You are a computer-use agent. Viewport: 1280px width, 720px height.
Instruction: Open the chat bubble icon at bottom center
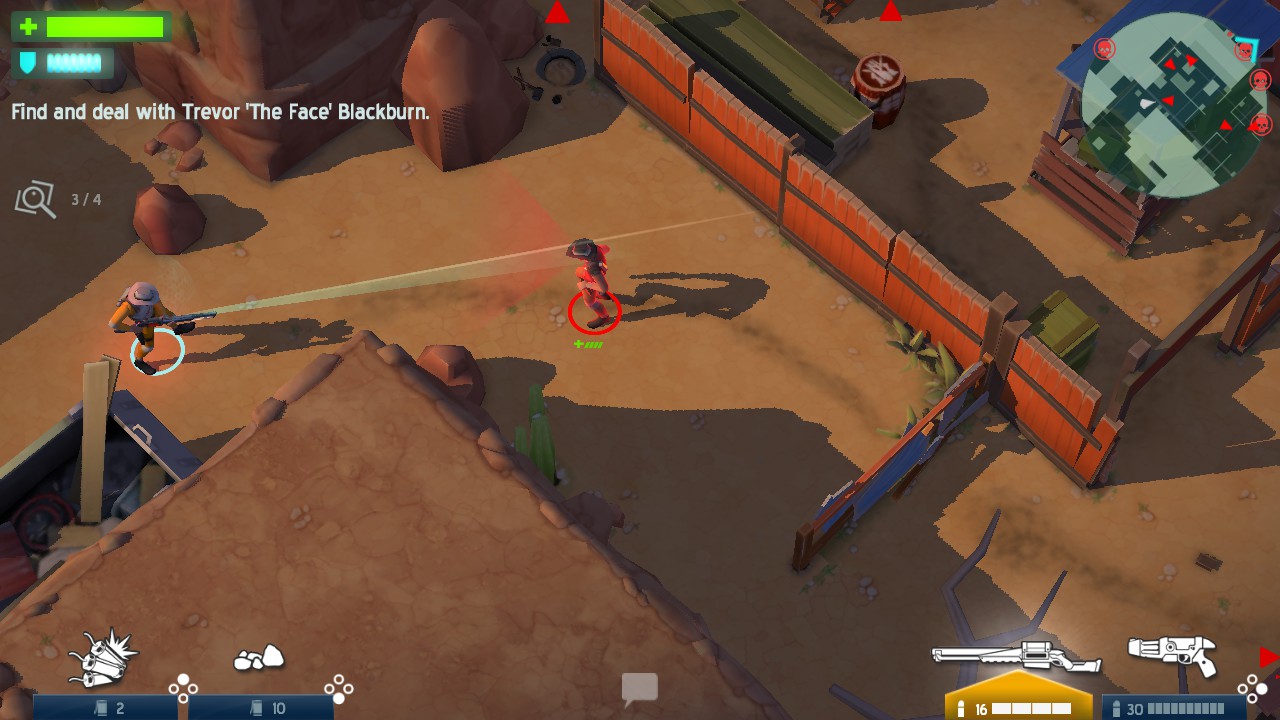click(x=639, y=688)
